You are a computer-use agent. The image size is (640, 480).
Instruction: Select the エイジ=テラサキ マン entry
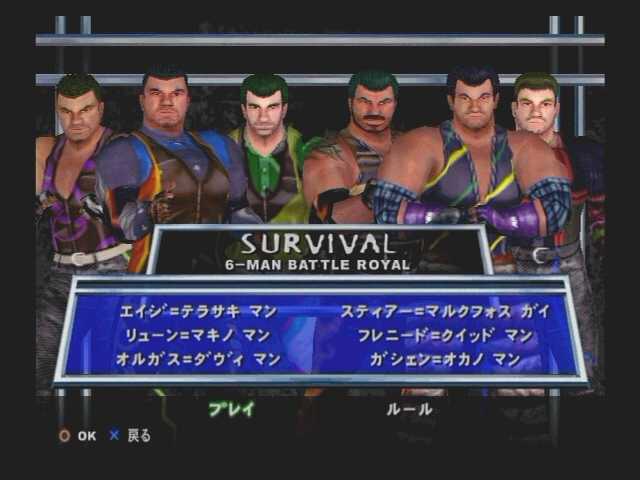pos(199,311)
